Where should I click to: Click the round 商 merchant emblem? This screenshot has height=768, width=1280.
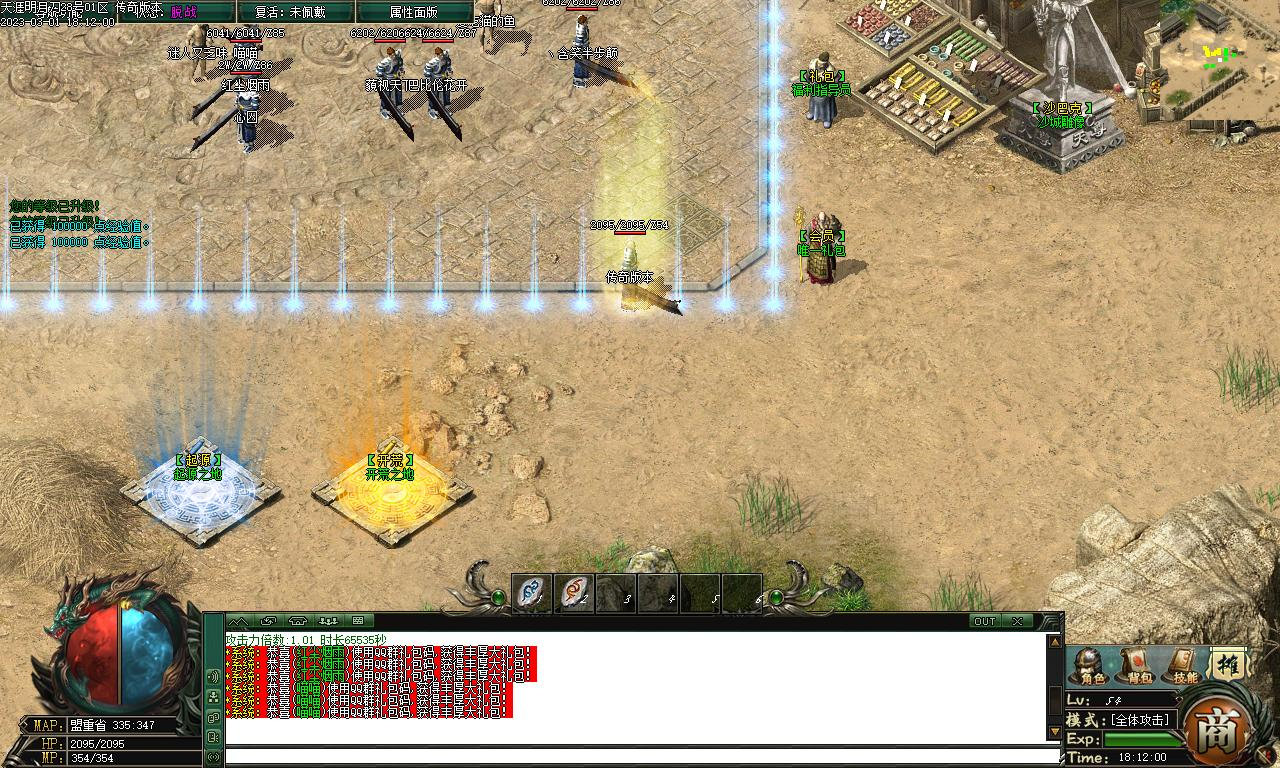click(x=1218, y=730)
